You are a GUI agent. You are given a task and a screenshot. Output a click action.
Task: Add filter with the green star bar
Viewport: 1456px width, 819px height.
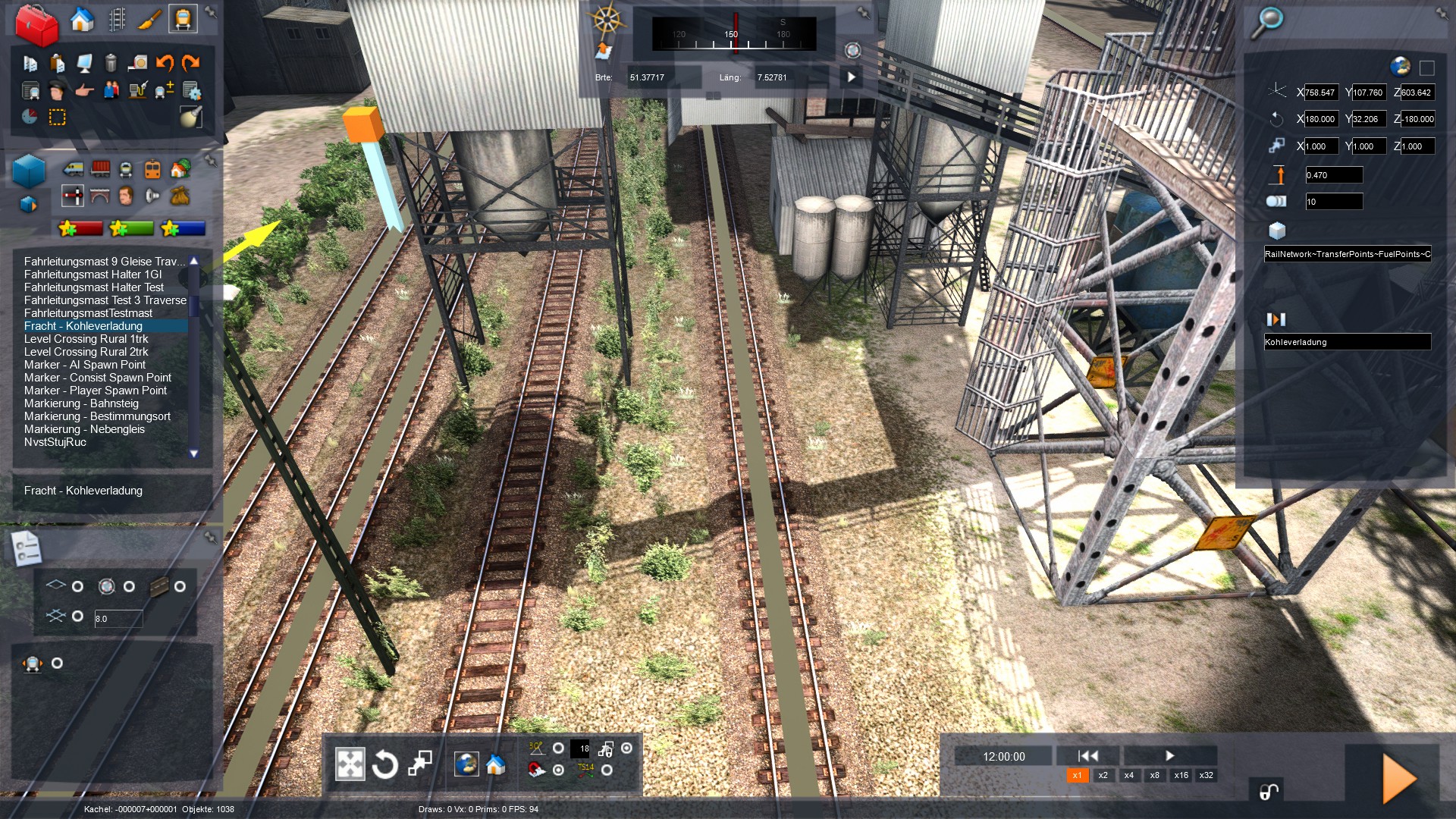(131, 228)
